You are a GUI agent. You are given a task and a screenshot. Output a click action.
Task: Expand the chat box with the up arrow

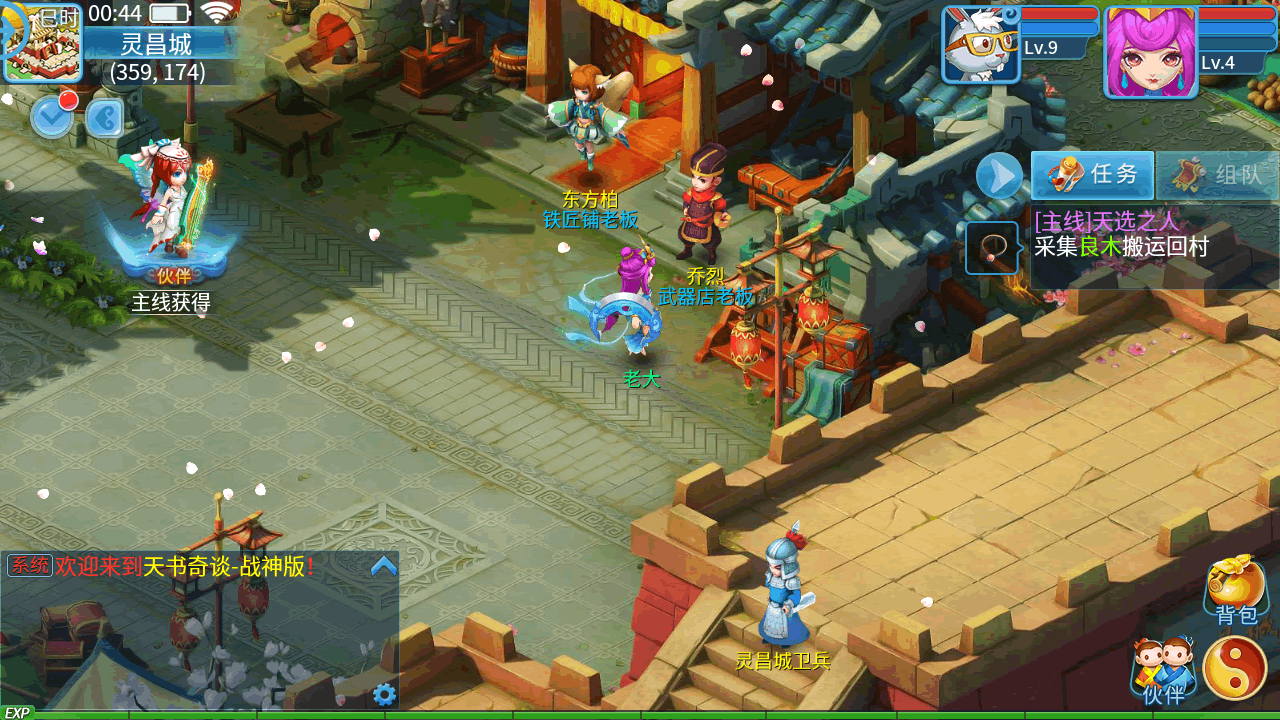[x=384, y=566]
